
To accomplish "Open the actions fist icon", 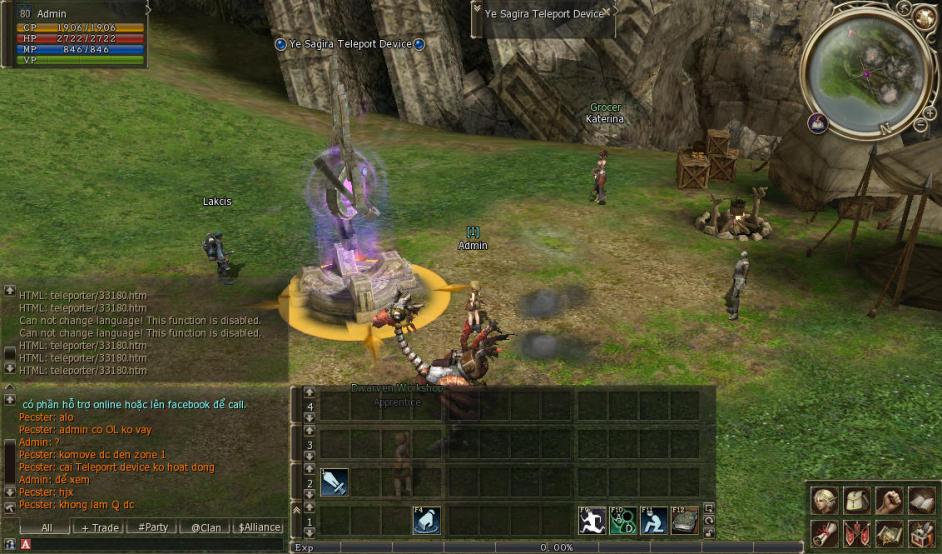I will [x=889, y=499].
